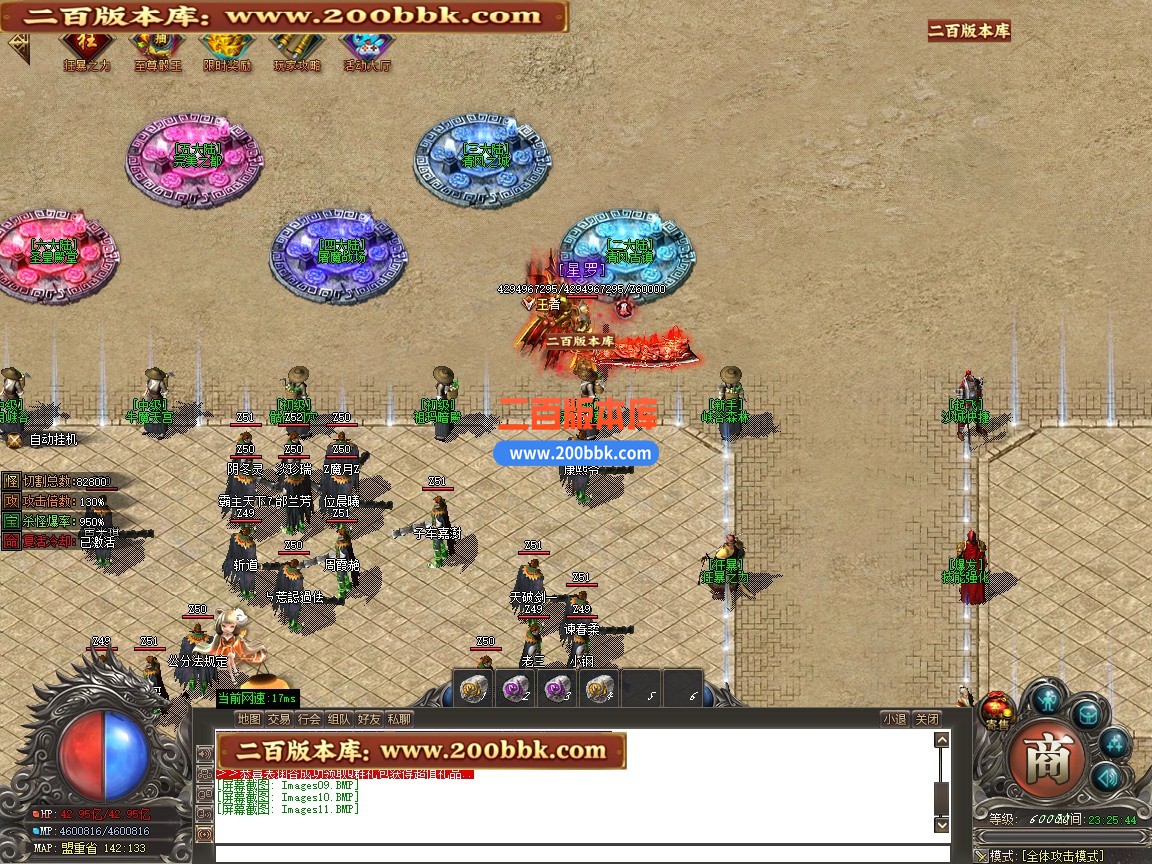Open the 限时奖励 timed rewards icon
This screenshot has height=864, width=1152.
(227, 47)
